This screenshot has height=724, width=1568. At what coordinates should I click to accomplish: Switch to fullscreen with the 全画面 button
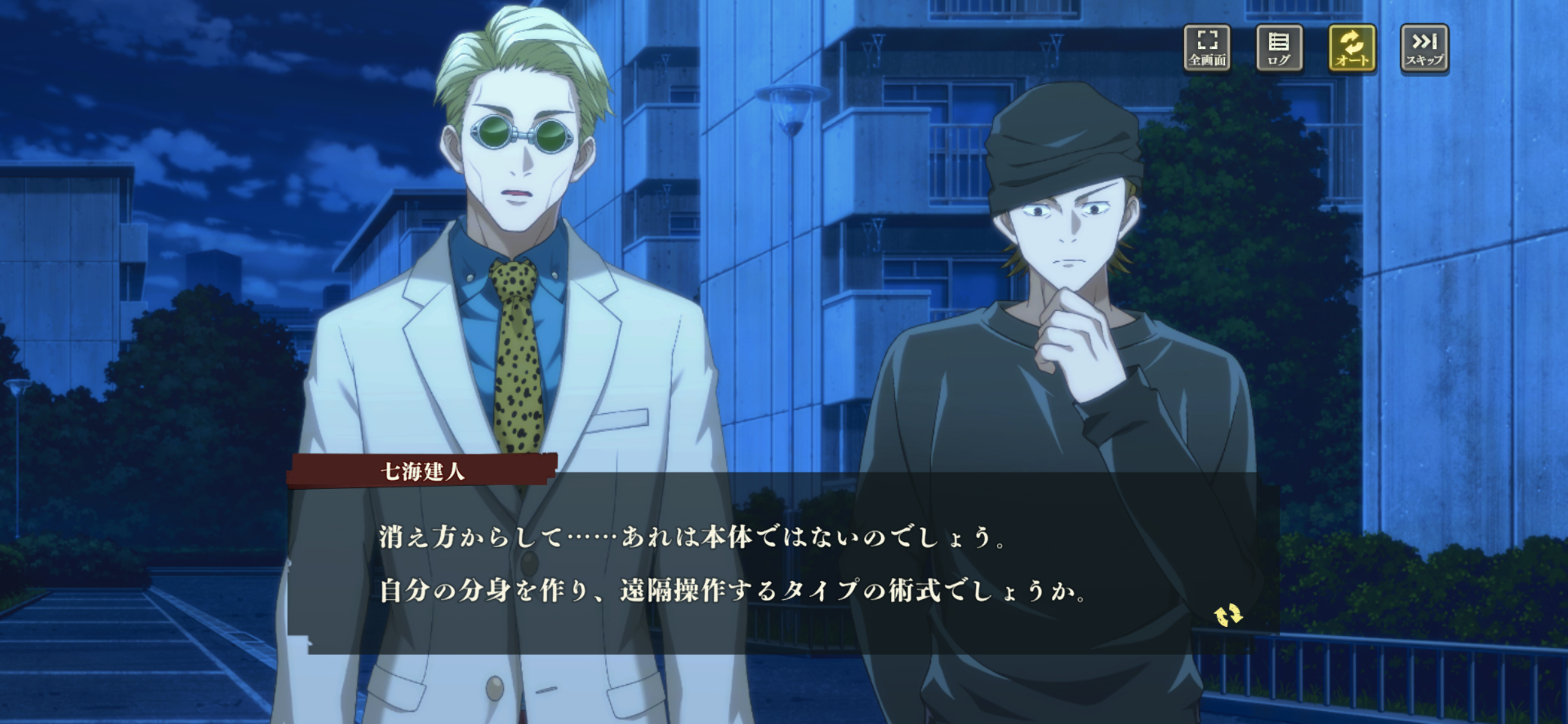(x=1207, y=48)
